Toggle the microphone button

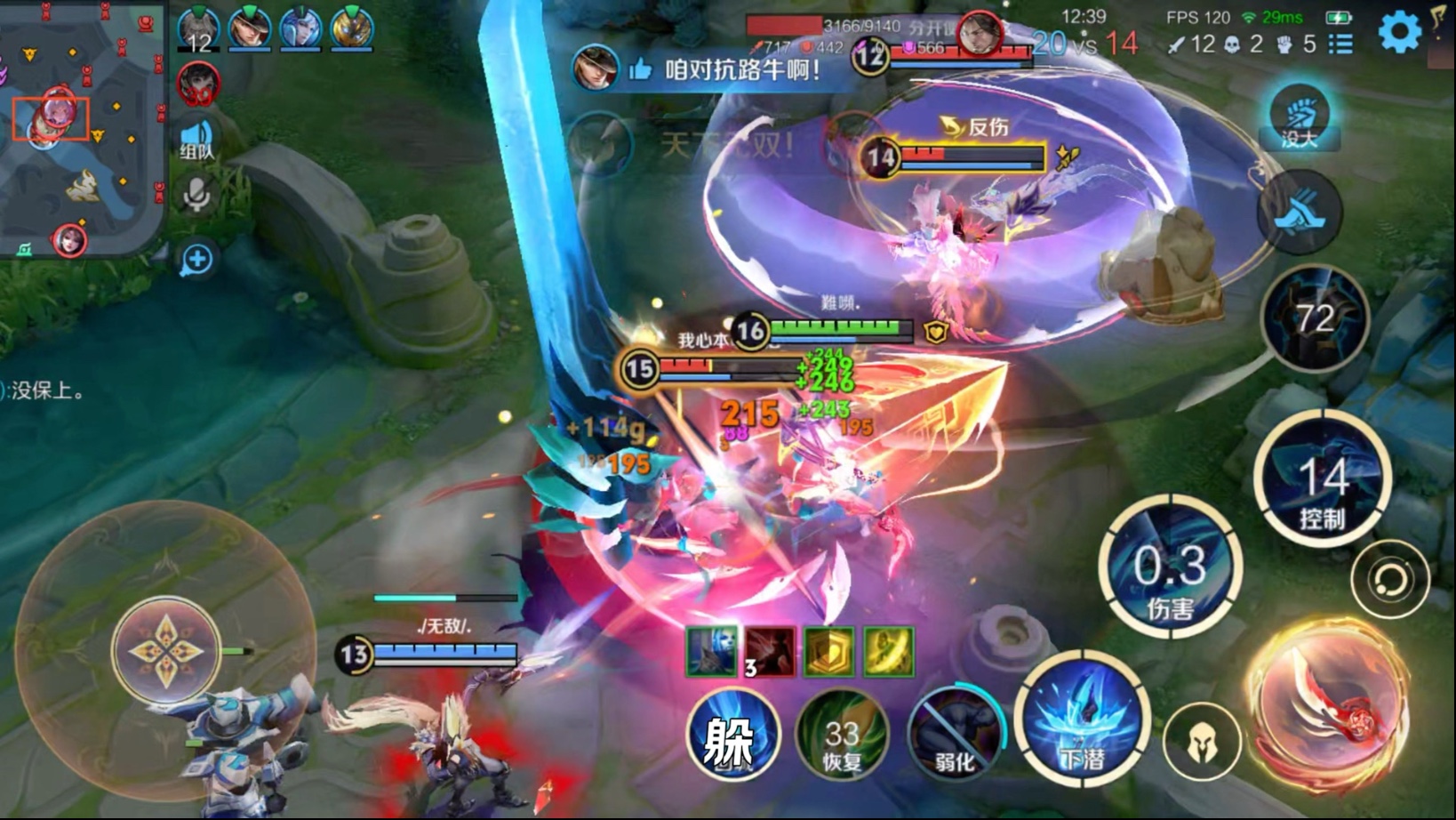196,196
